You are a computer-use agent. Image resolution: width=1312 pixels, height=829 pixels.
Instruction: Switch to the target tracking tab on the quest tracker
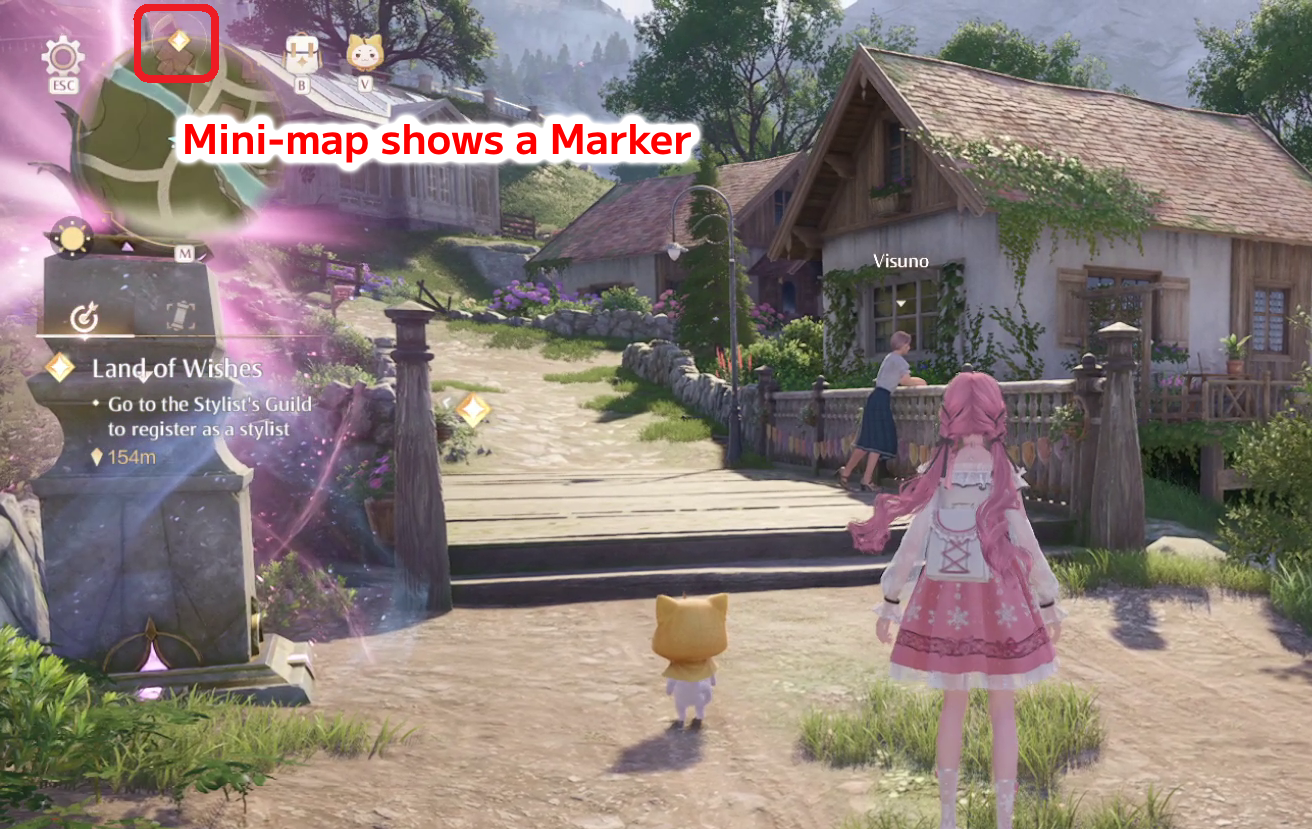click(85, 318)
